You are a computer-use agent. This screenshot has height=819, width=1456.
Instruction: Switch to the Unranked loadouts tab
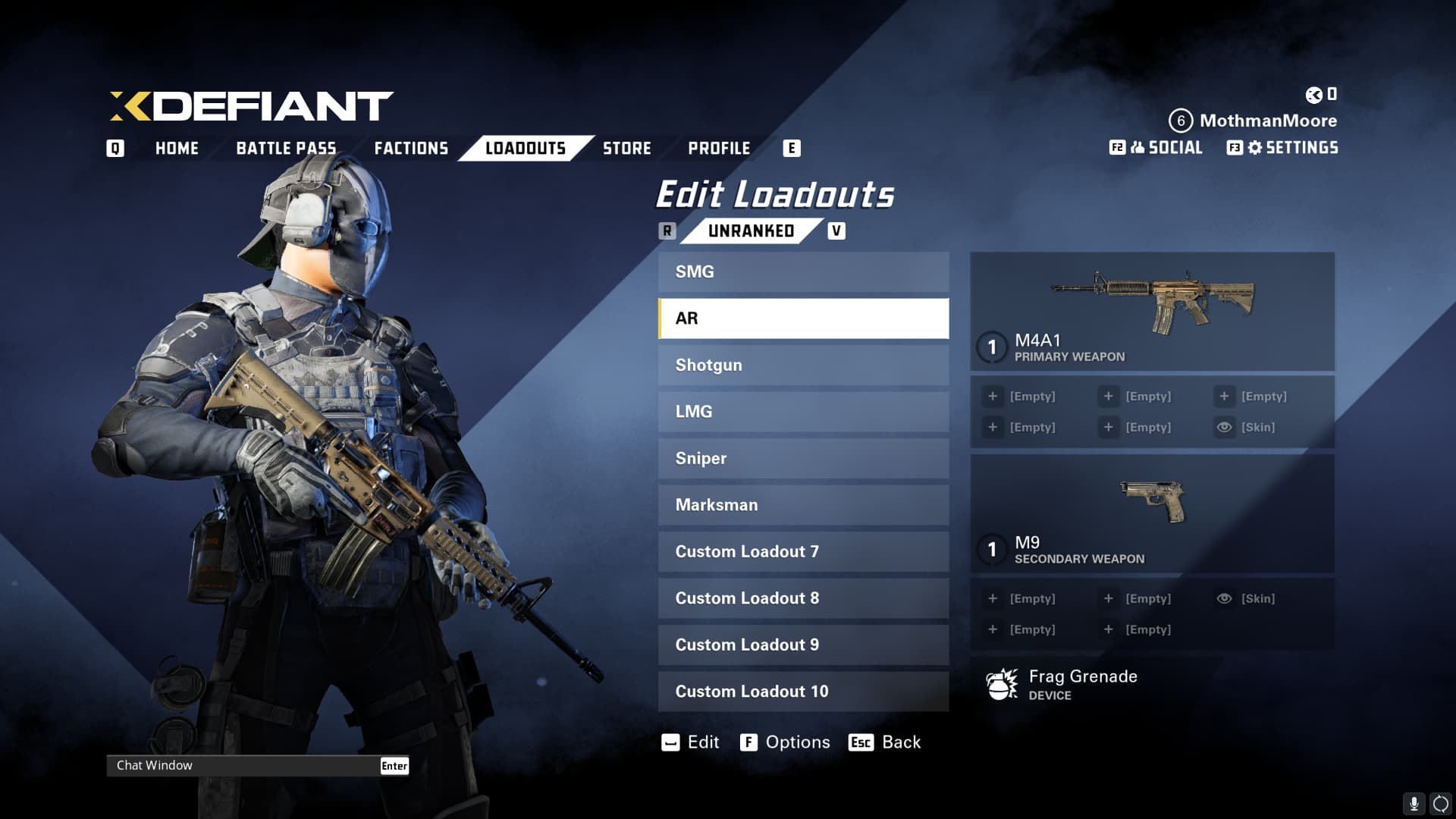[x=751, y=231]
